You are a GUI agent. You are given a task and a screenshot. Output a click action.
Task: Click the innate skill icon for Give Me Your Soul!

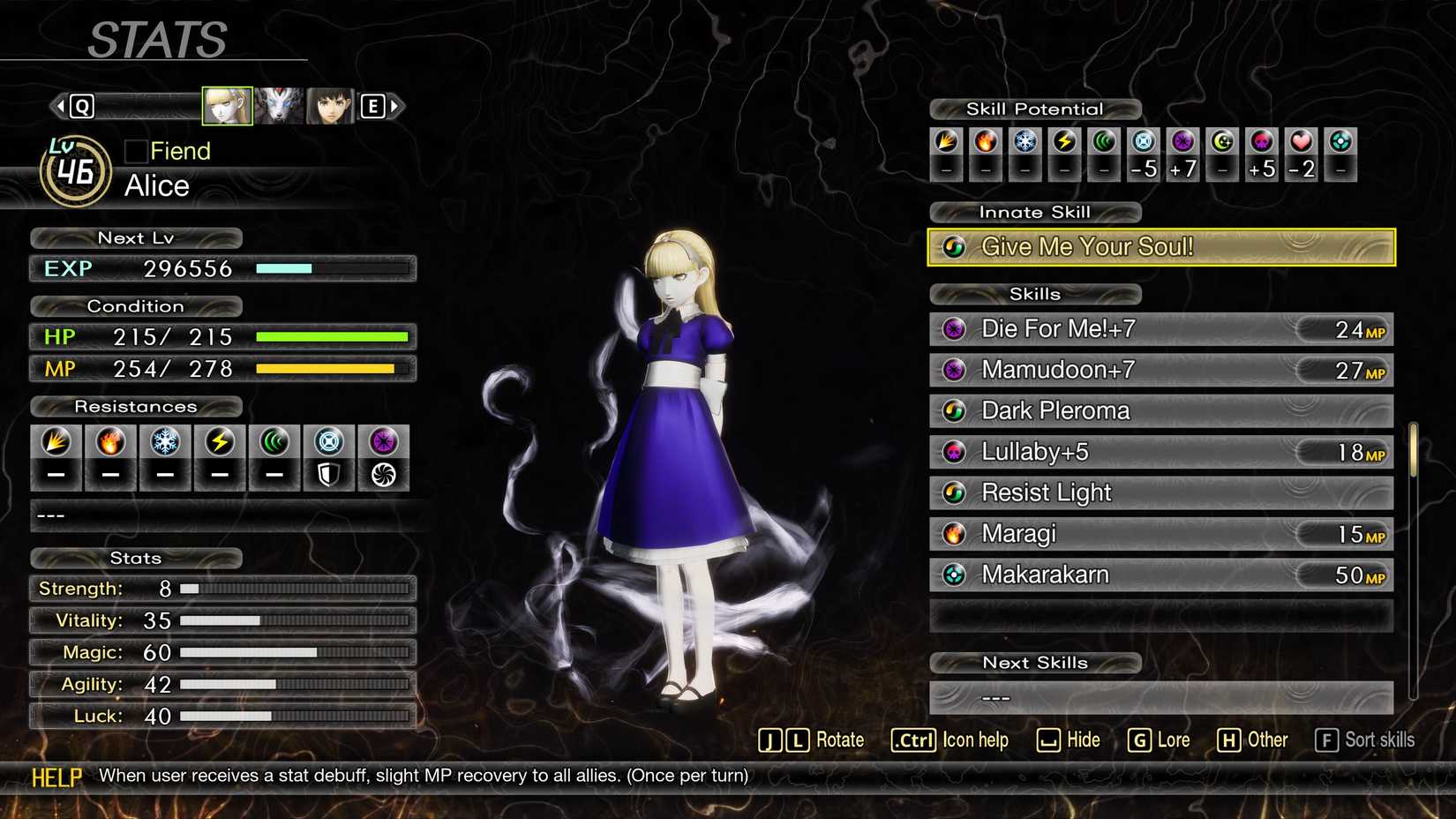(956, 247)
